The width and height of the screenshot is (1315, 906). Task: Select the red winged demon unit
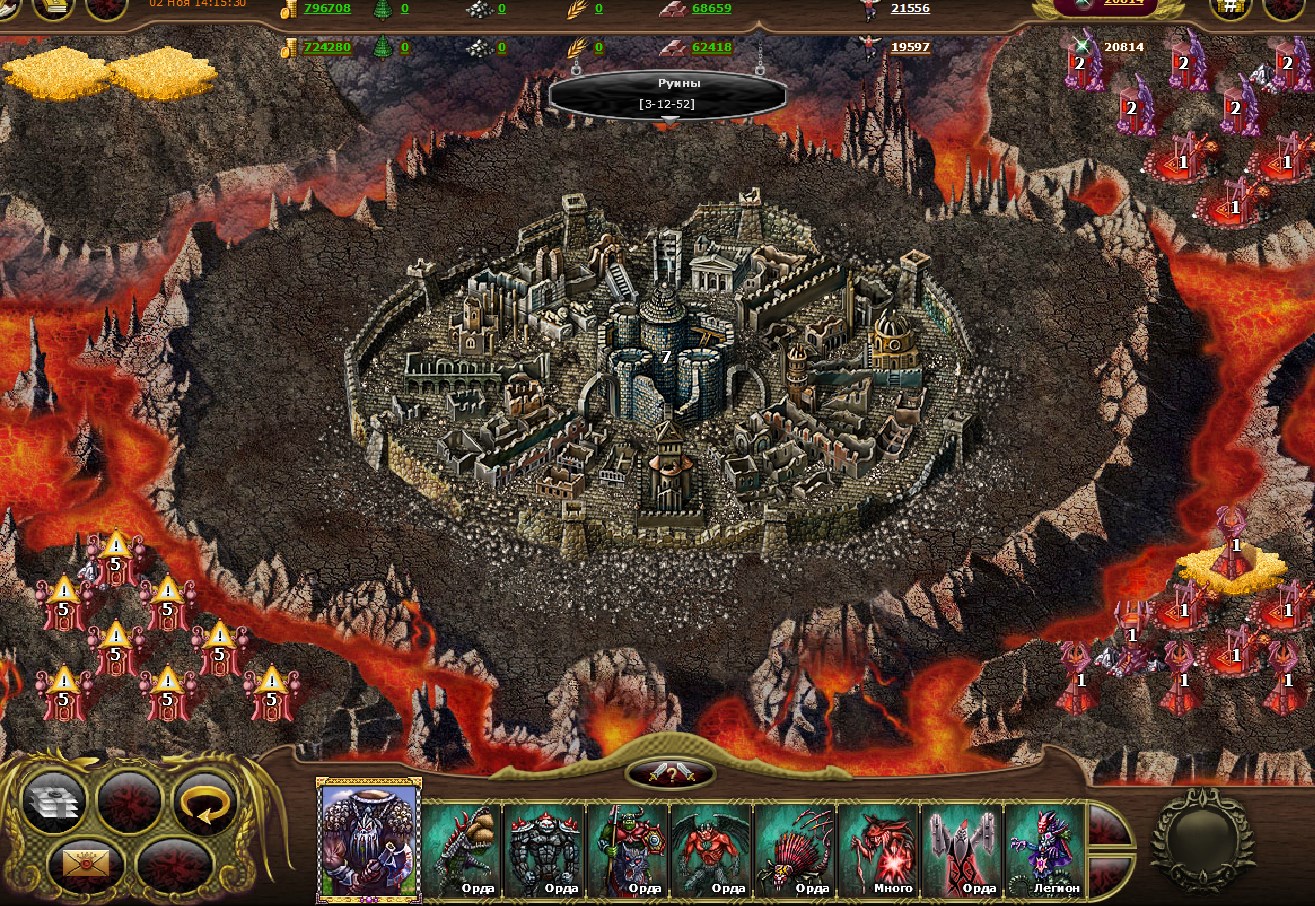click(x=711, y=849)
